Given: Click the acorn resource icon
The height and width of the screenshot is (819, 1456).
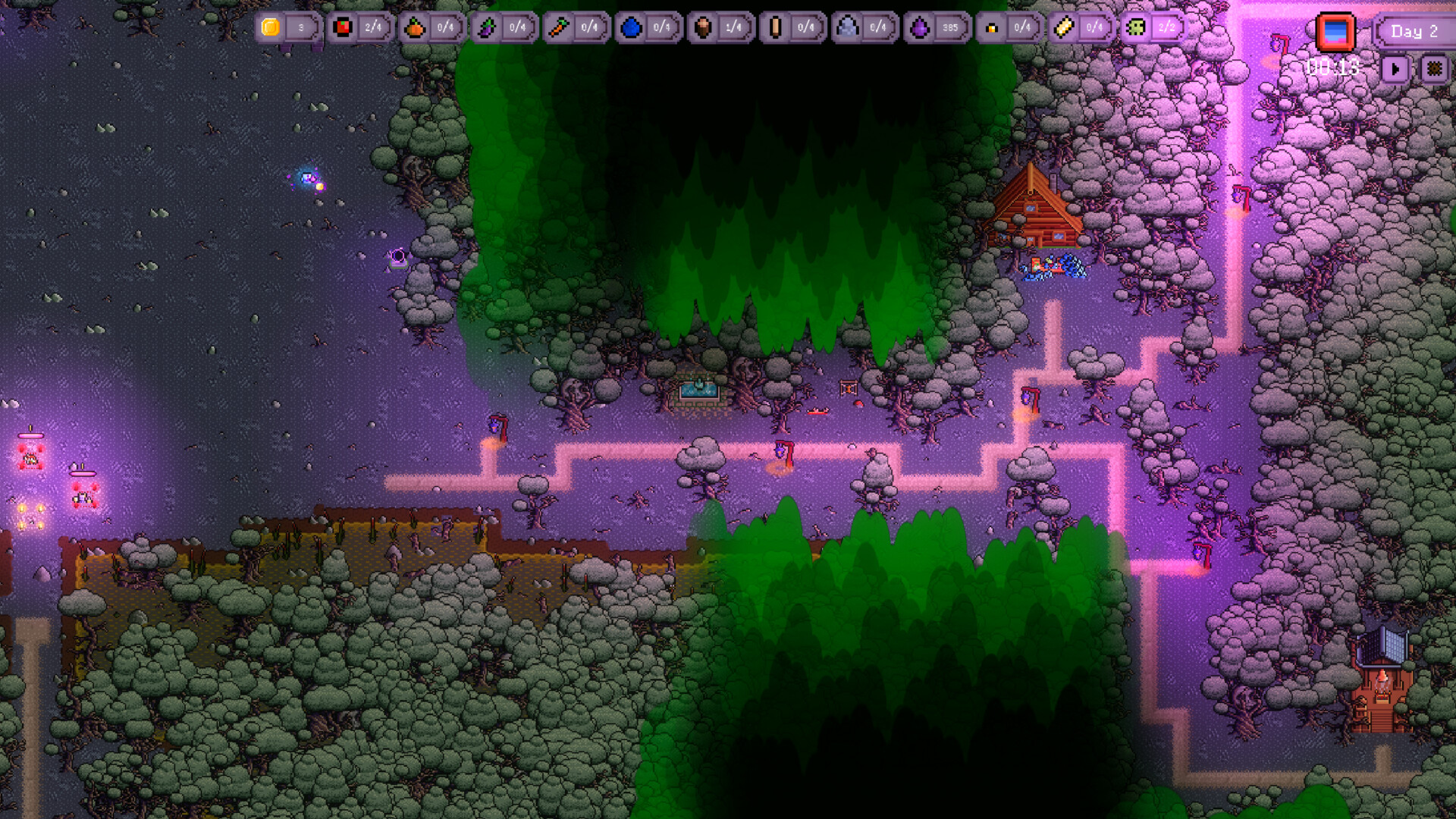Looking at the screenshot, I should click(703, 27).
